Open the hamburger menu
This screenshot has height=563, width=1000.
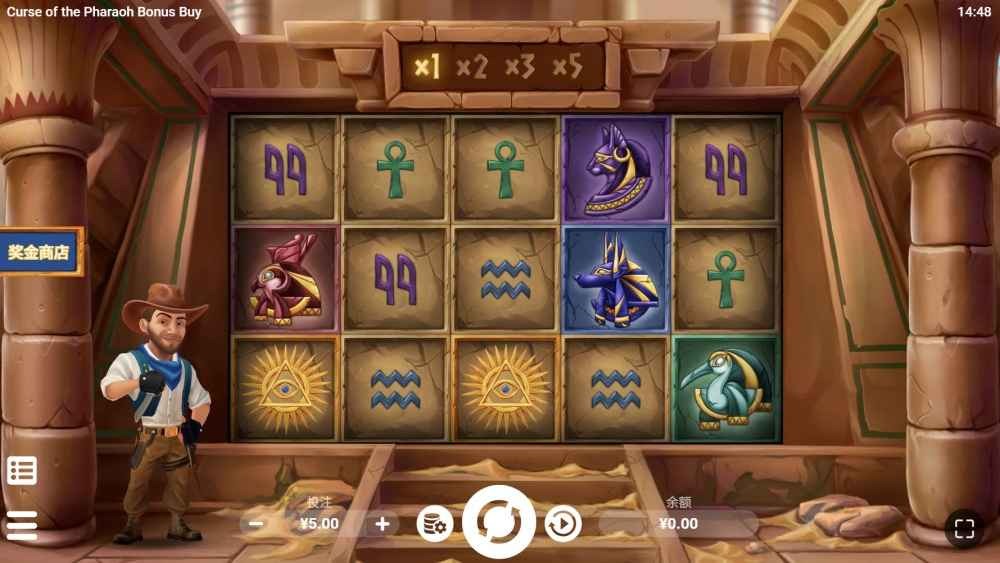(22, 525)
